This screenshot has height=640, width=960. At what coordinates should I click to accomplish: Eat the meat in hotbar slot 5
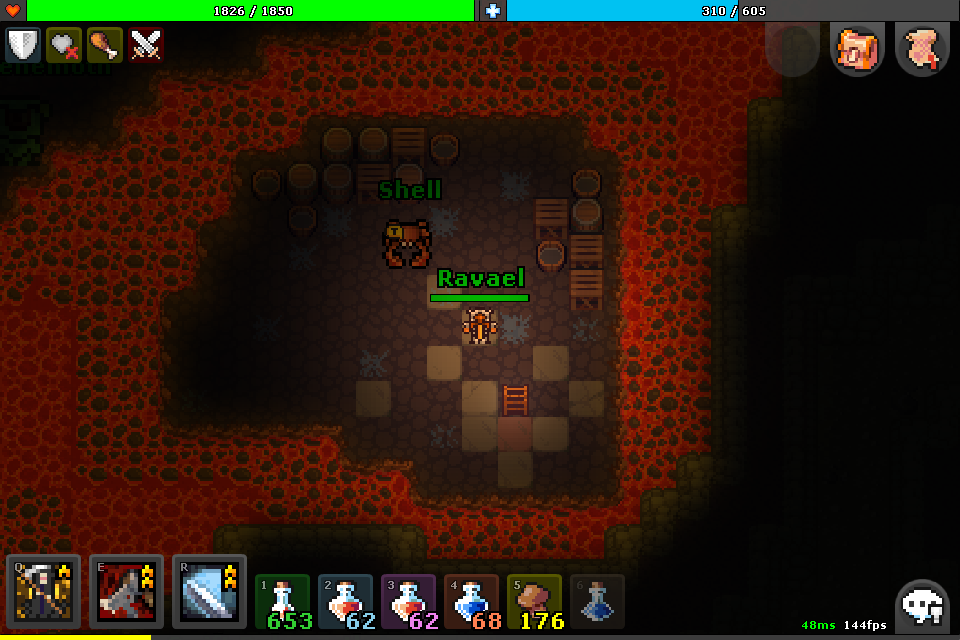click(x=535, y=602)
